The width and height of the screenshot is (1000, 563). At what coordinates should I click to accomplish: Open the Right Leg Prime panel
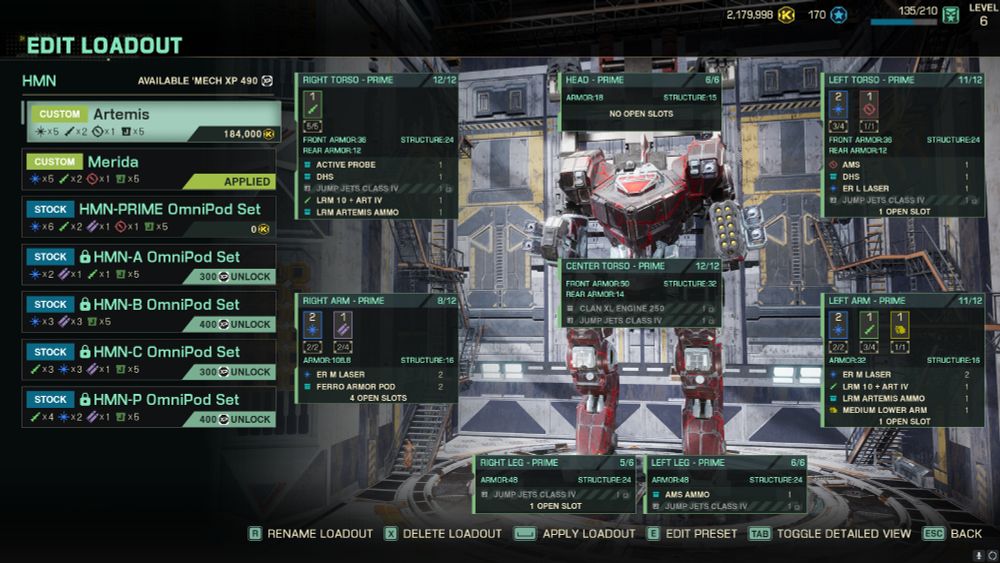(x=555, y=463)
